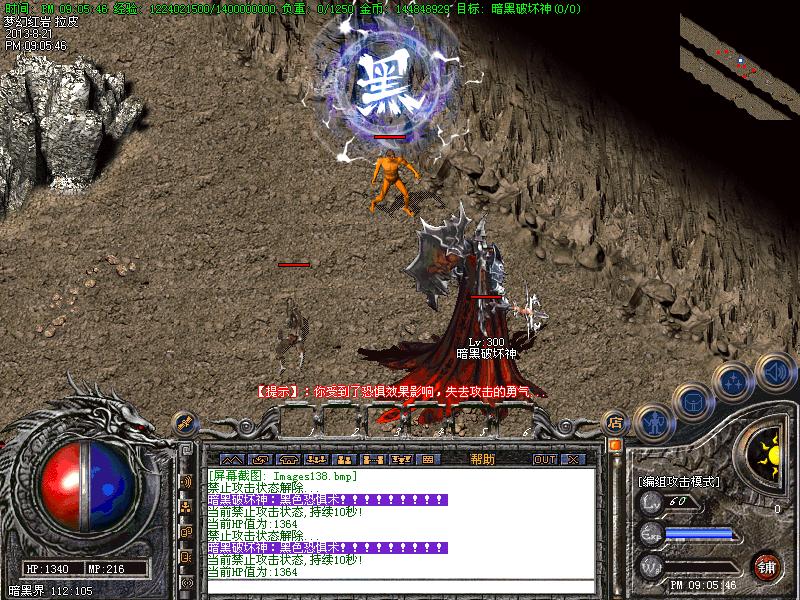
Task: Open the character status round button
Action: pos(653,422)
